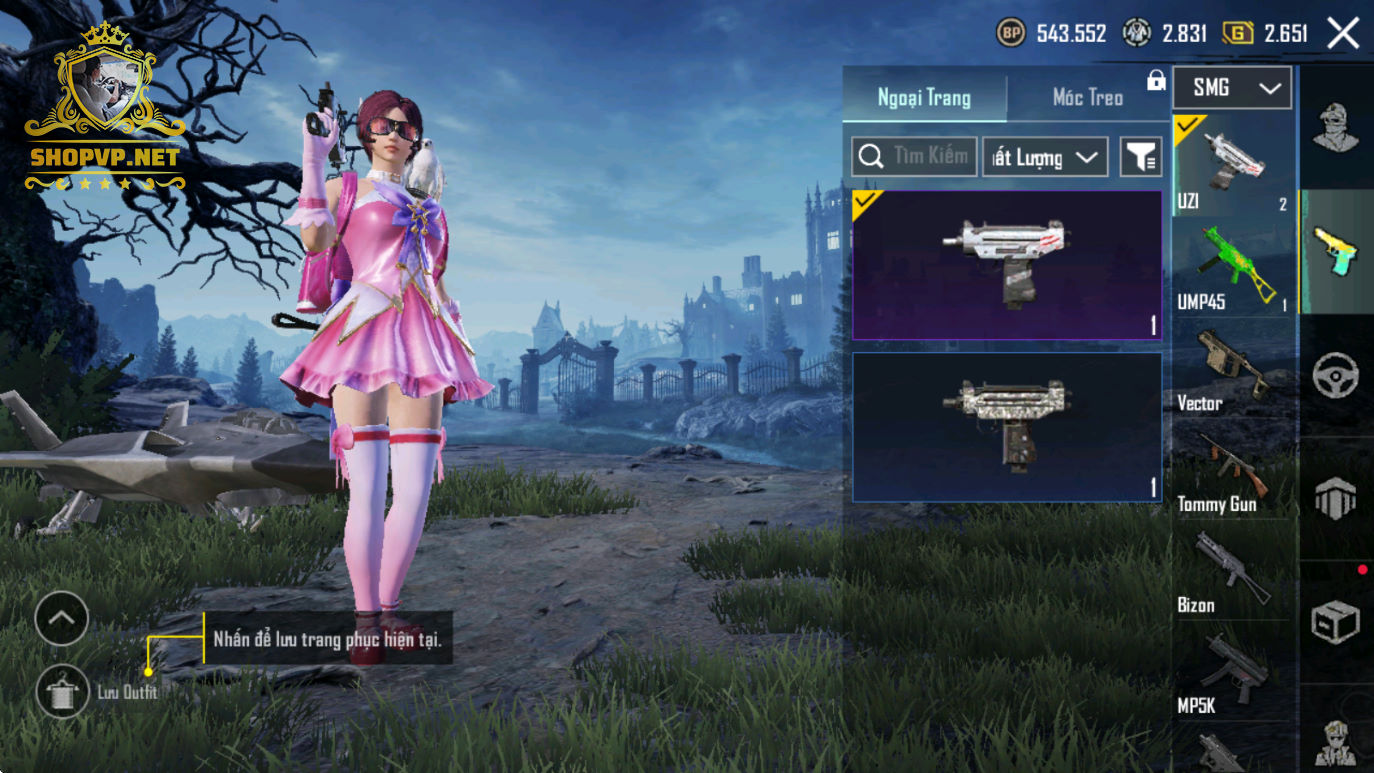Select the Bizon weapon entry
1374x773 pixels.
(1234, 571)
